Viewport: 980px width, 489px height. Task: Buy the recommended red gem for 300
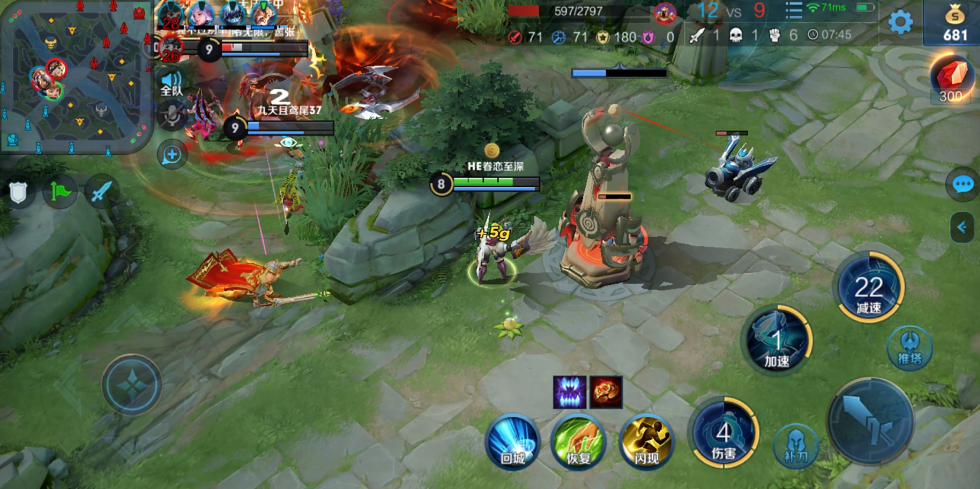pos(952,77)
